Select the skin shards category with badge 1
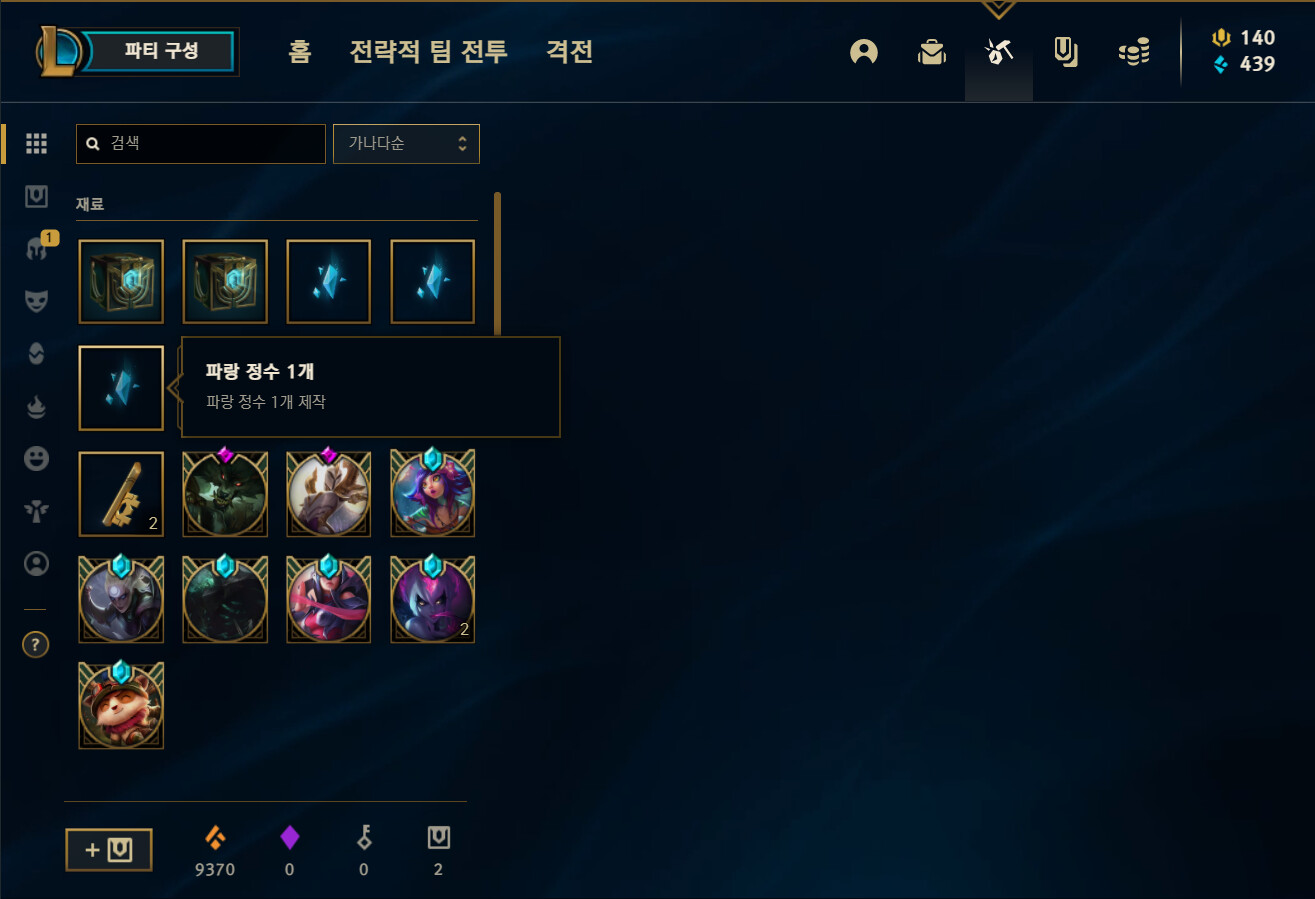 pos(36,248)
